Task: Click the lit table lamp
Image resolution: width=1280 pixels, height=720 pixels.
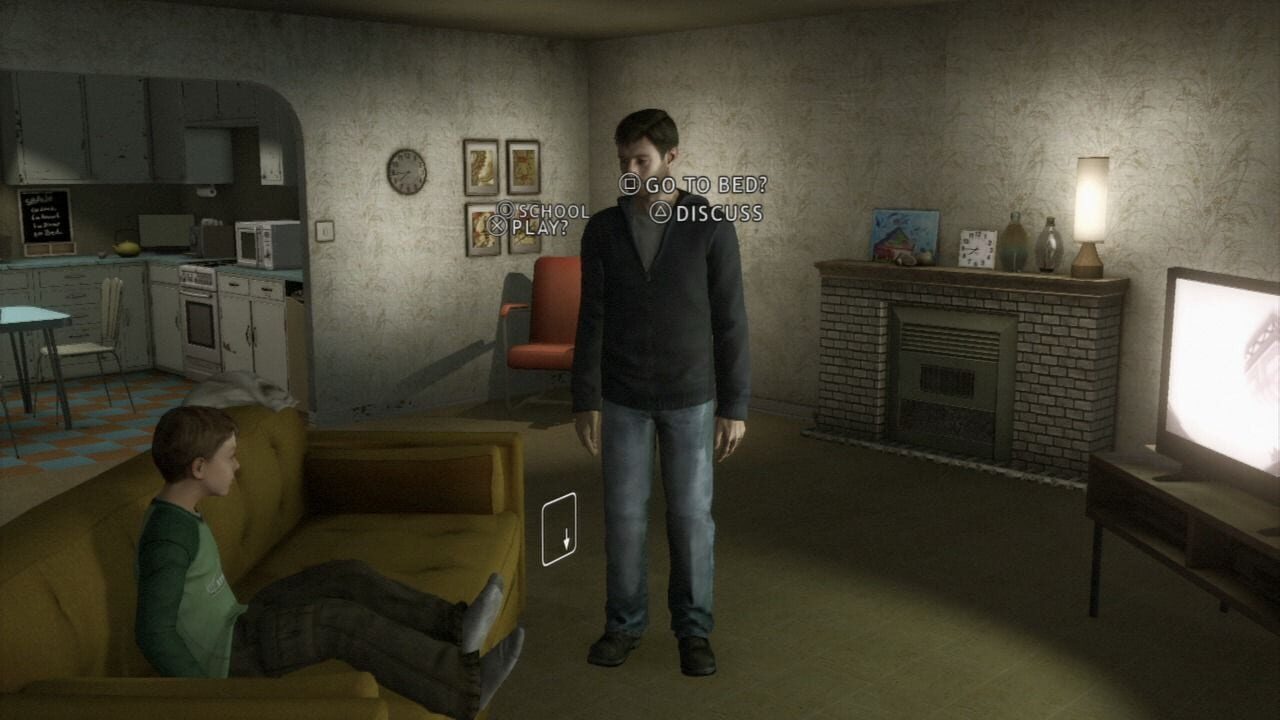Action: [x=1090, y=200]
